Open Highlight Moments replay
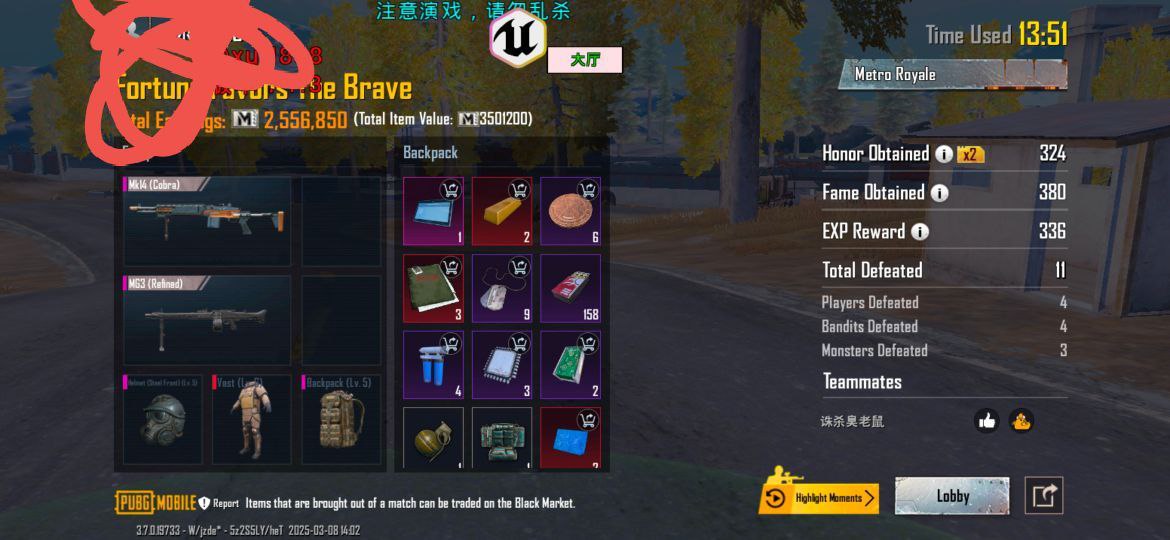 [x=819, y=497]
